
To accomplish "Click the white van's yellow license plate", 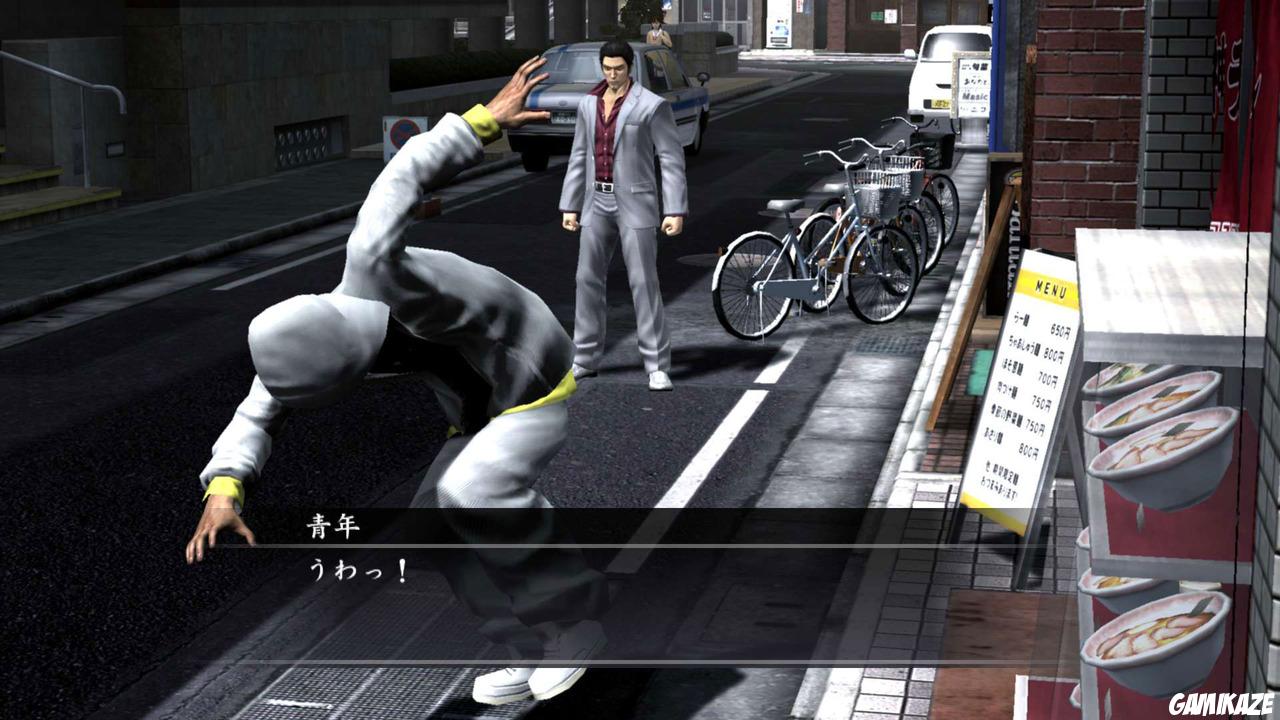I will pos(940,103).
